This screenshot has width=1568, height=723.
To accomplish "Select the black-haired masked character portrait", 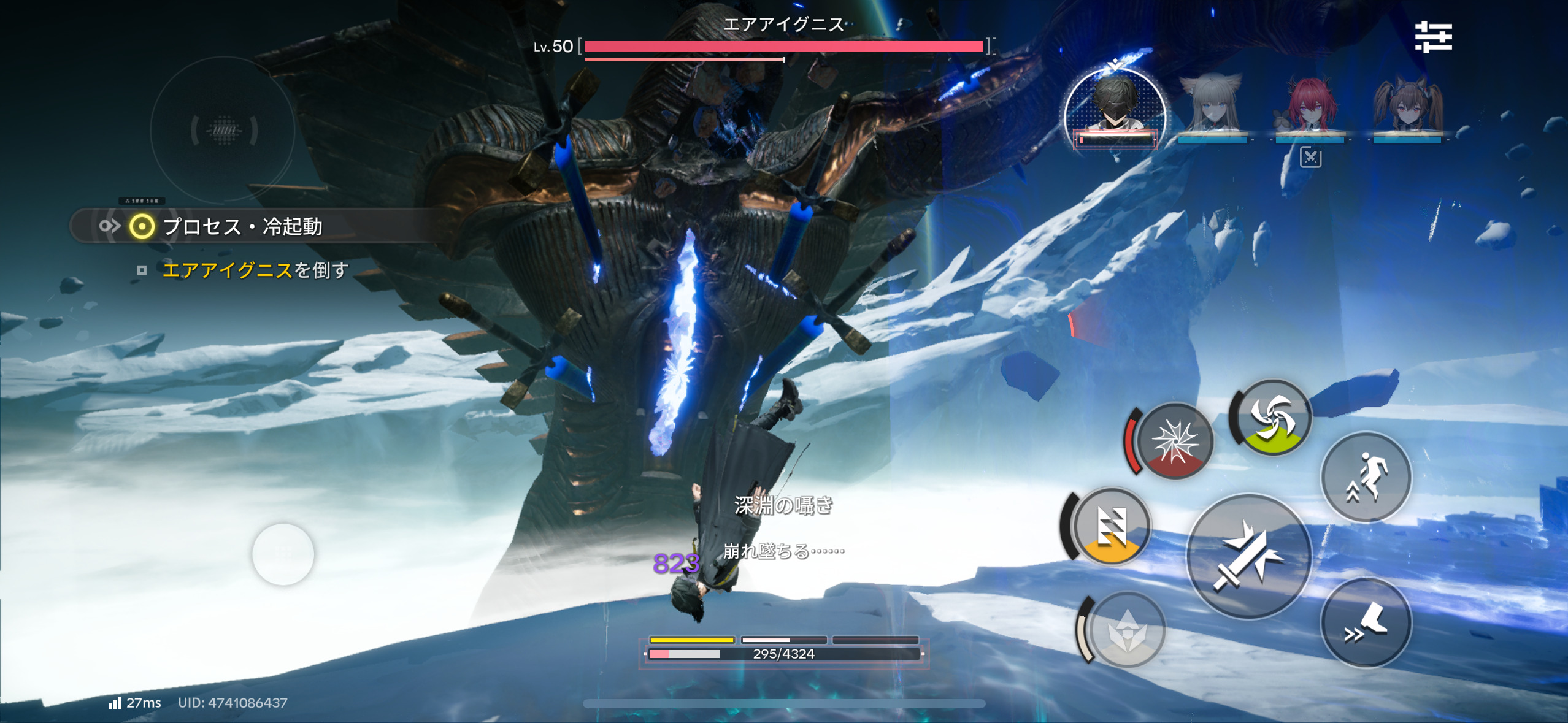I will point(1115,107).
